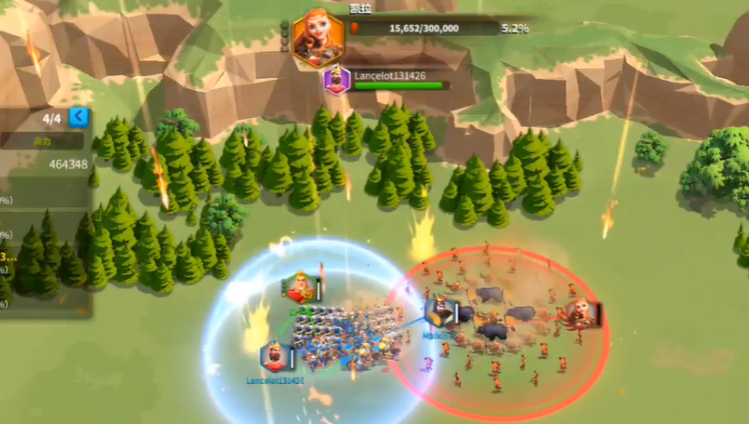The width and height of the screenshot is (749, 424).
Task: Select the dark-haired commander marker between the circles
Action: click(439, 313)
